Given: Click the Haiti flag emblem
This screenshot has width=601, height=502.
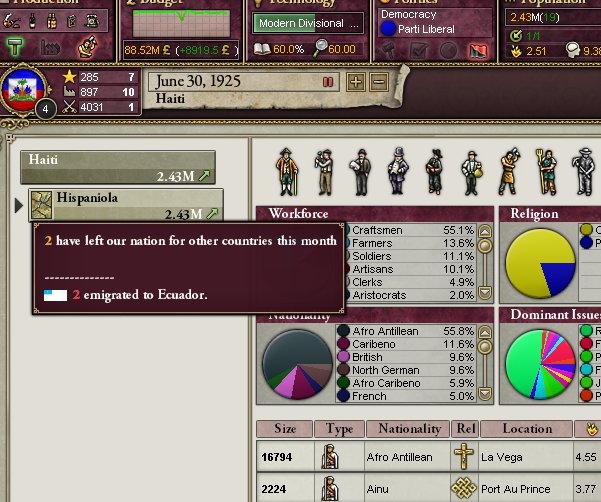Looking at the screenshot, I should pyautogui.click(x=22, y=89).
